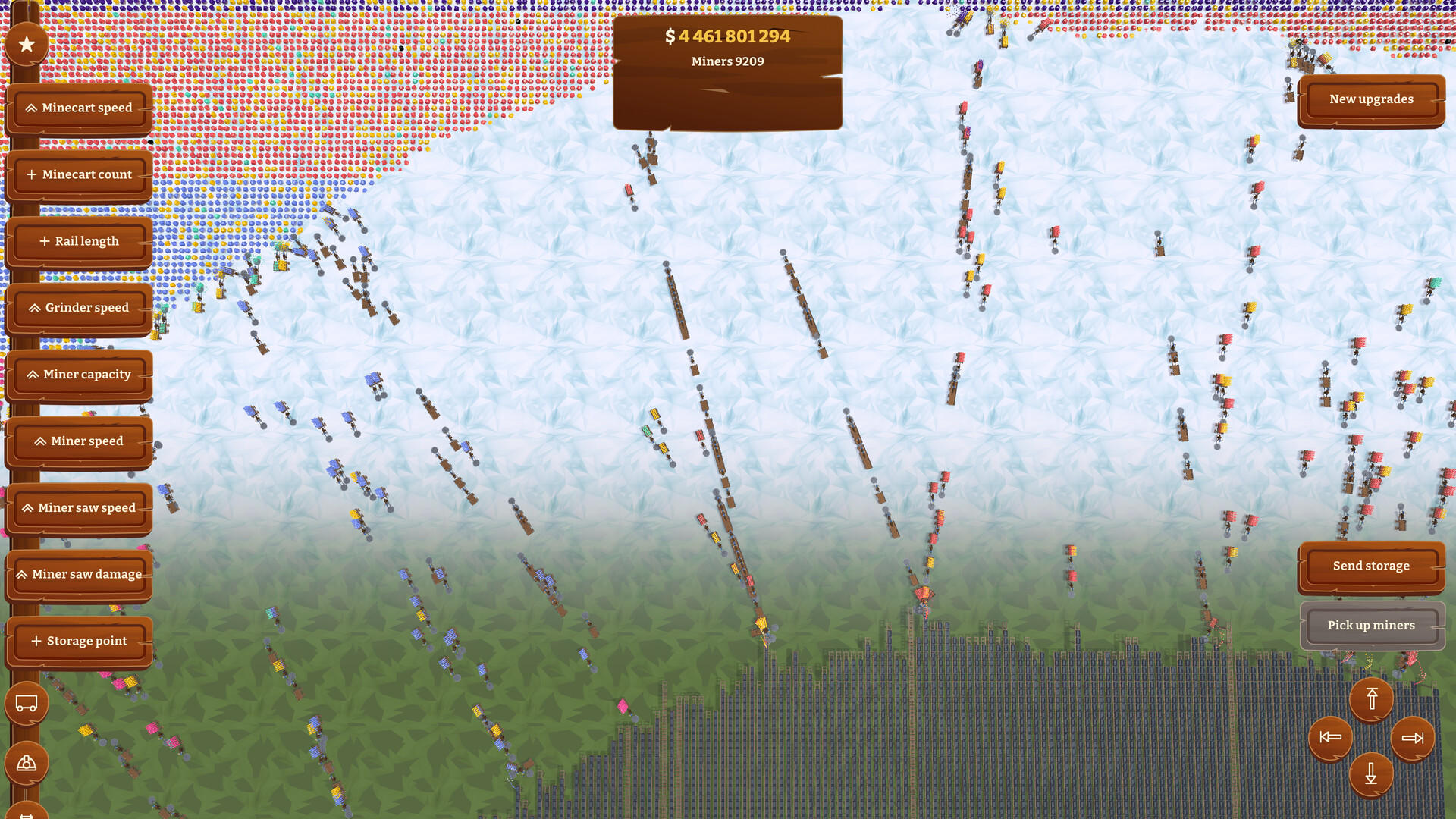Screen dimensions: 1456x819
Task: Increase Minecart count
Action: [80, 174]
